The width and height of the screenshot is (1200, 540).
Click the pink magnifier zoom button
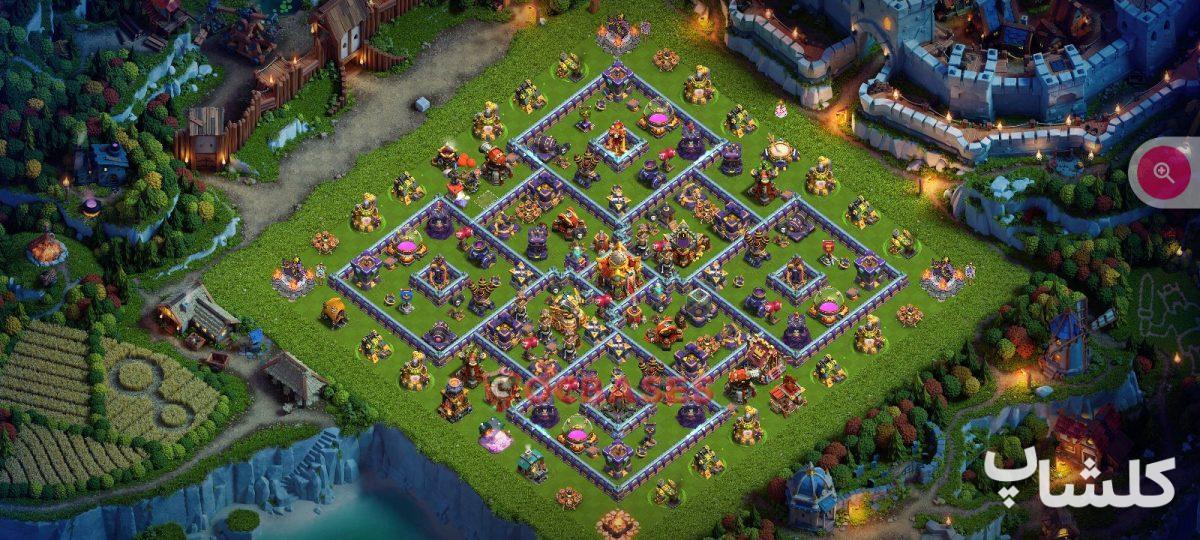1163,172
